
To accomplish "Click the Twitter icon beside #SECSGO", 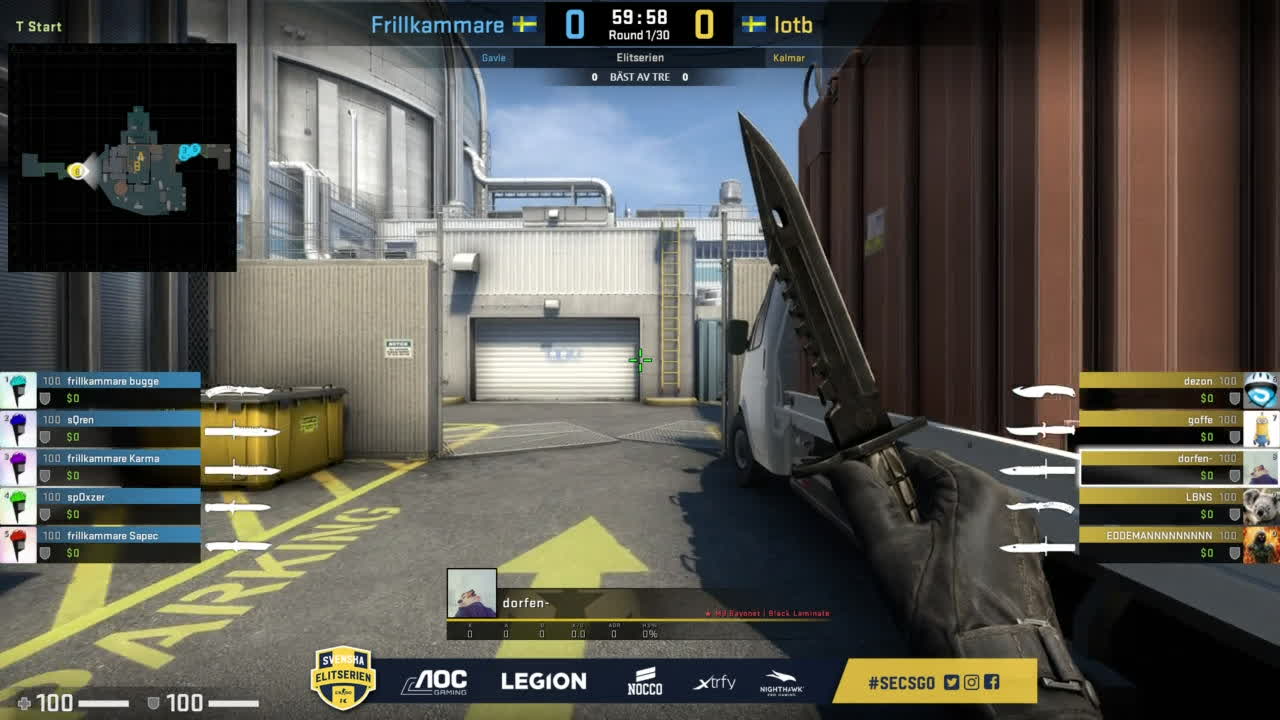I will [951, 682].
